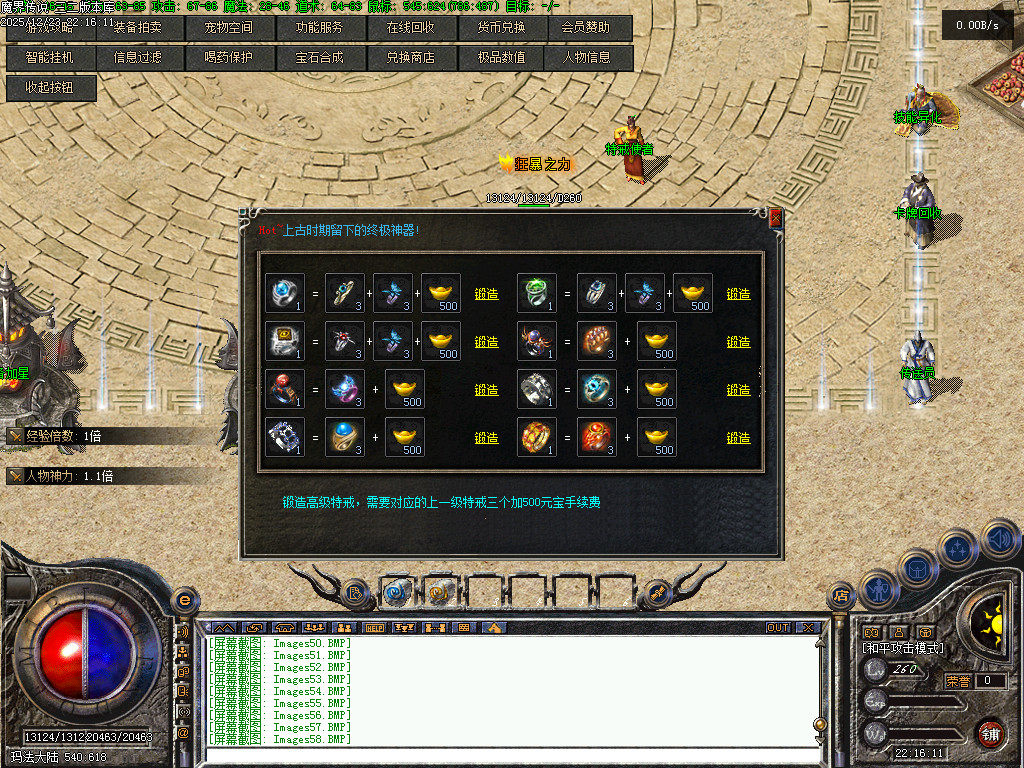Forge the orange-gold ring via its 锻造 link
Viewport: 1024px width, 768px height.
tap(738, 438)
